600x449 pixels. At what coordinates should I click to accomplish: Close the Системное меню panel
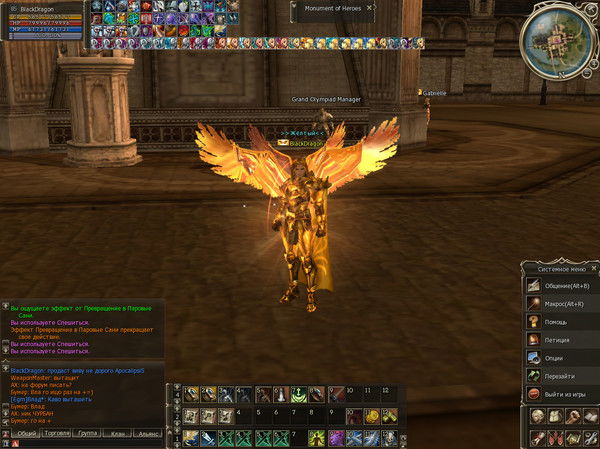[593, 268]
